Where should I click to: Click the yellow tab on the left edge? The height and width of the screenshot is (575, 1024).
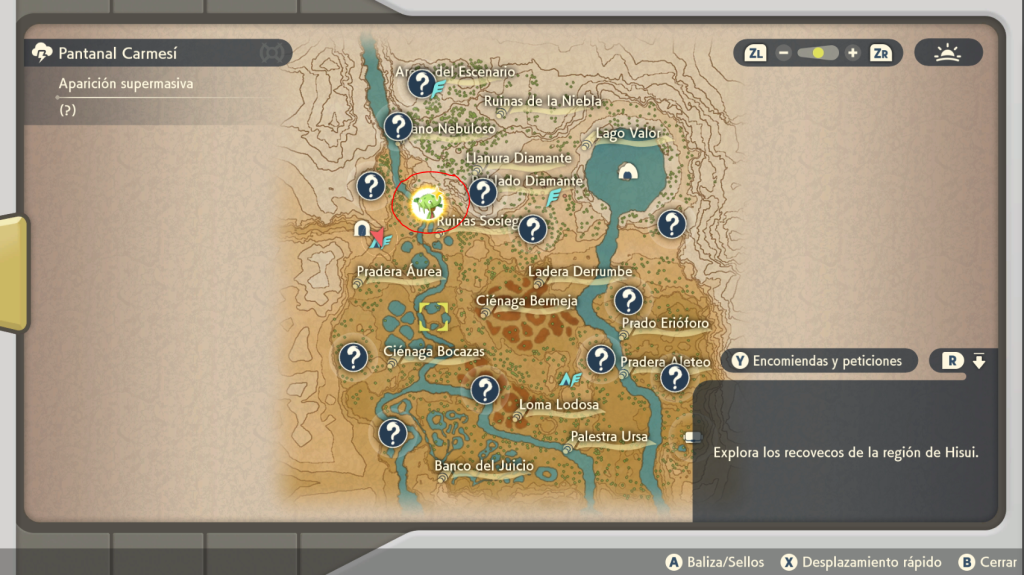tap(13, 272)
